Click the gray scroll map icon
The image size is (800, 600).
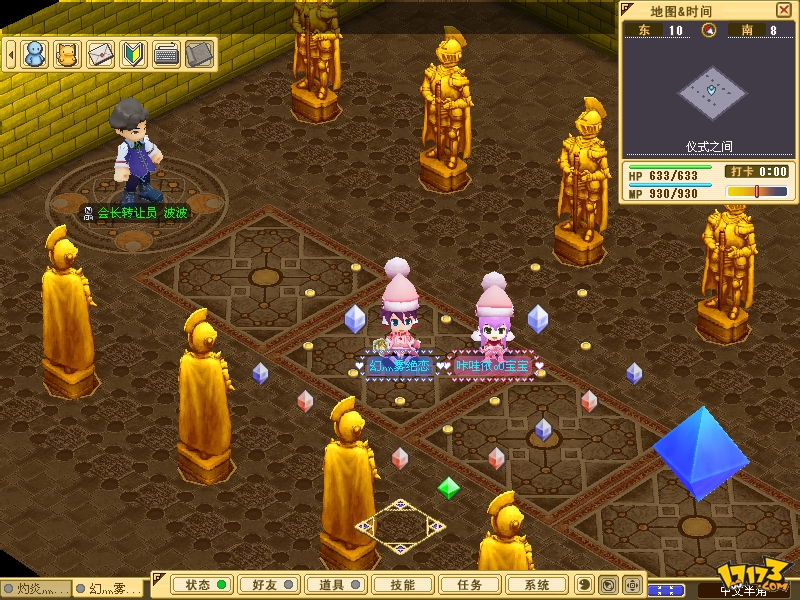(199, 54)
